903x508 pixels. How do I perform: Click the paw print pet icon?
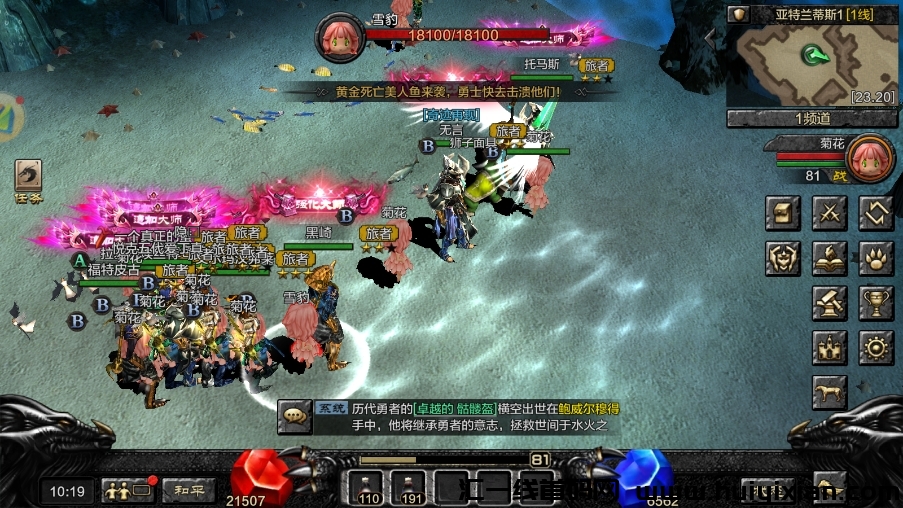pyautogui.click(x=877, y=257)
